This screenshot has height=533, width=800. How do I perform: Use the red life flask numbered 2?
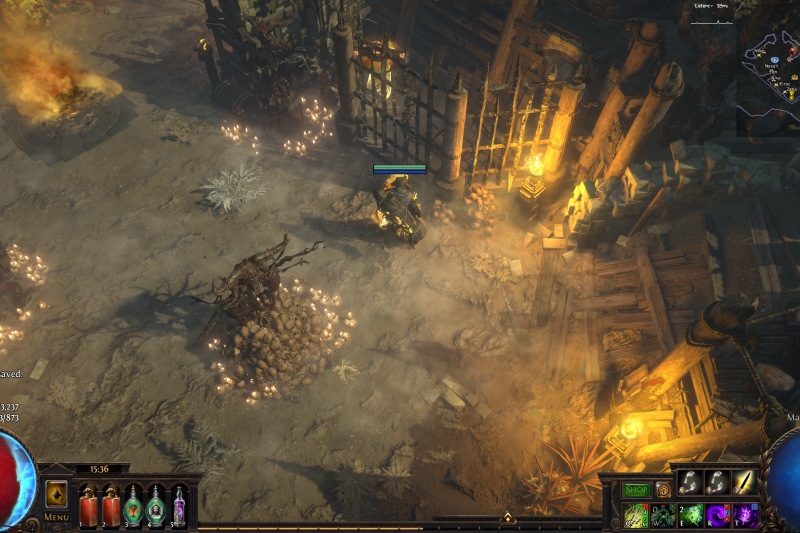coord(110,506)
